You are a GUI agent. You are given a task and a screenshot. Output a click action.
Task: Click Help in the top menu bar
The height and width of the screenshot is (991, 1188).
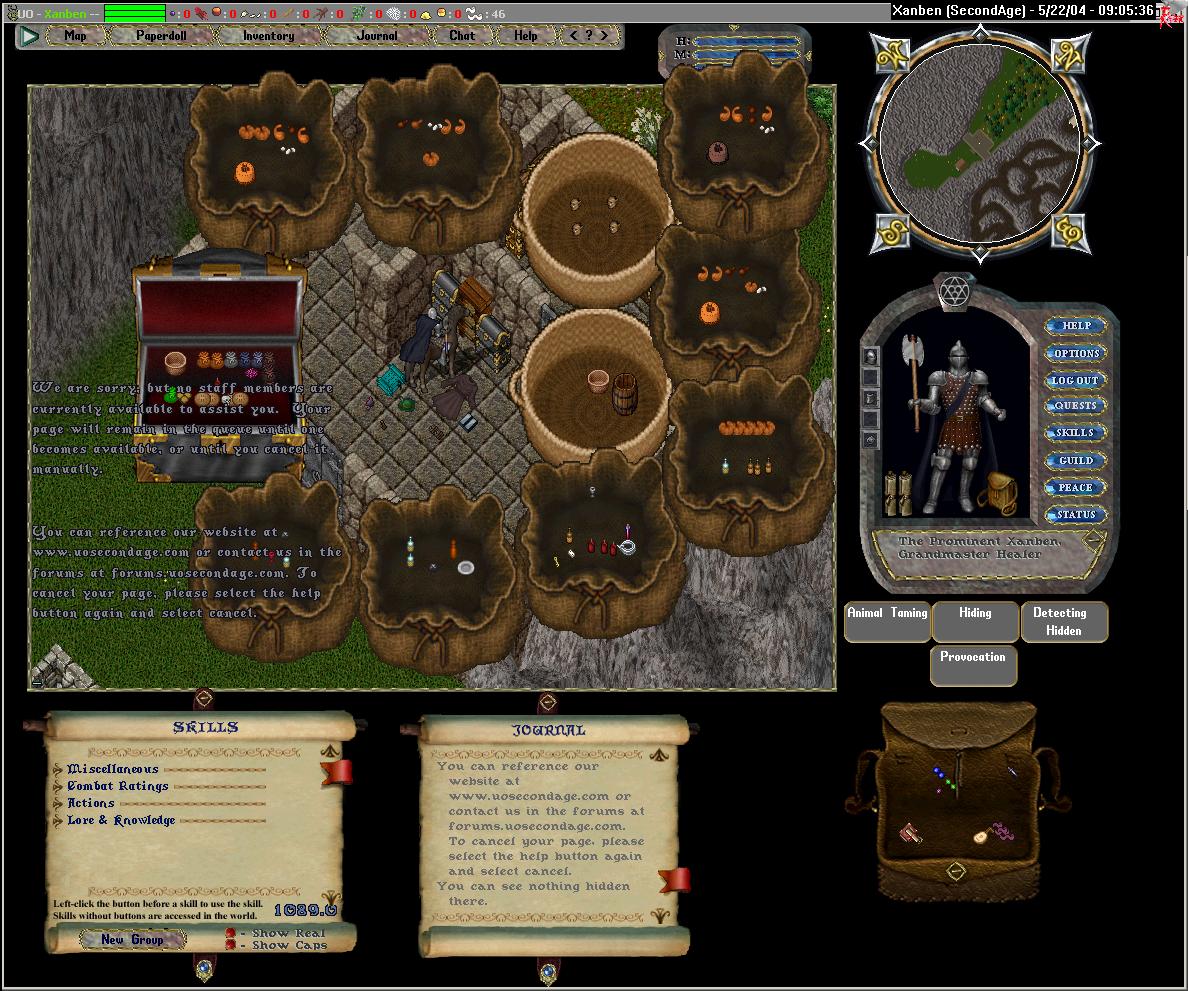[x=526, y=36]
